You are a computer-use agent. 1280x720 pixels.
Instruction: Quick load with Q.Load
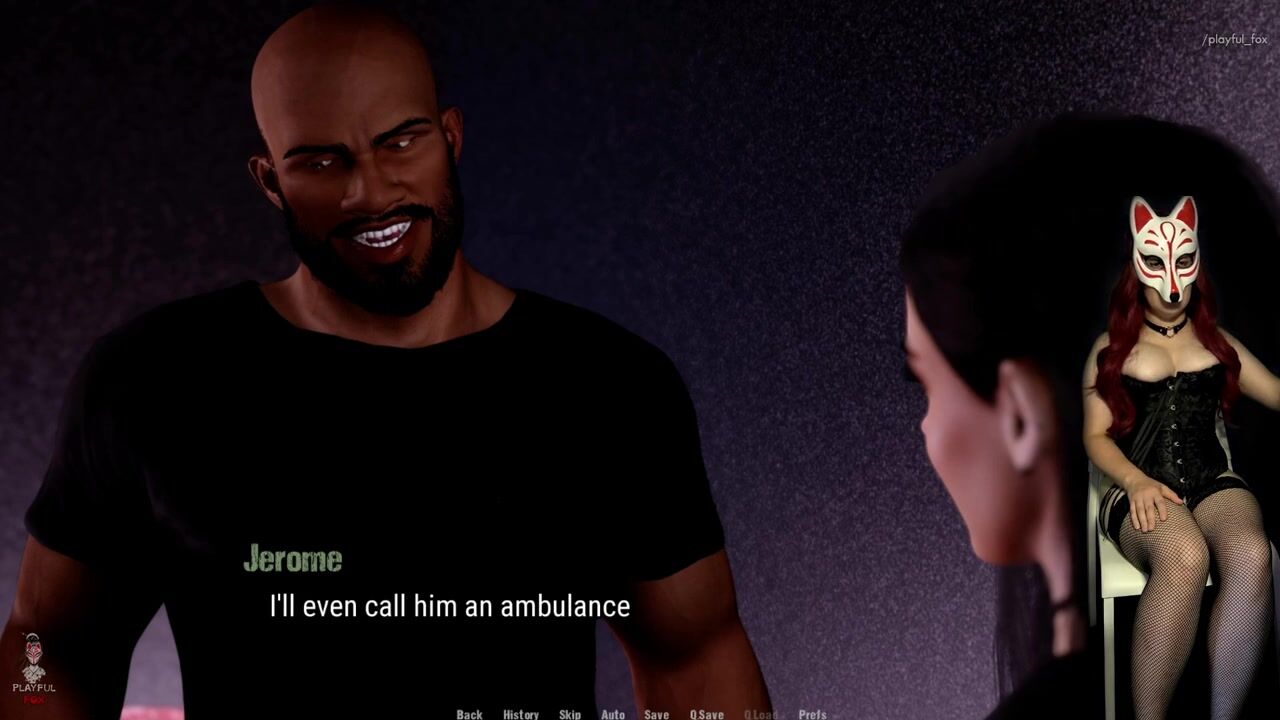pos(760,714)
